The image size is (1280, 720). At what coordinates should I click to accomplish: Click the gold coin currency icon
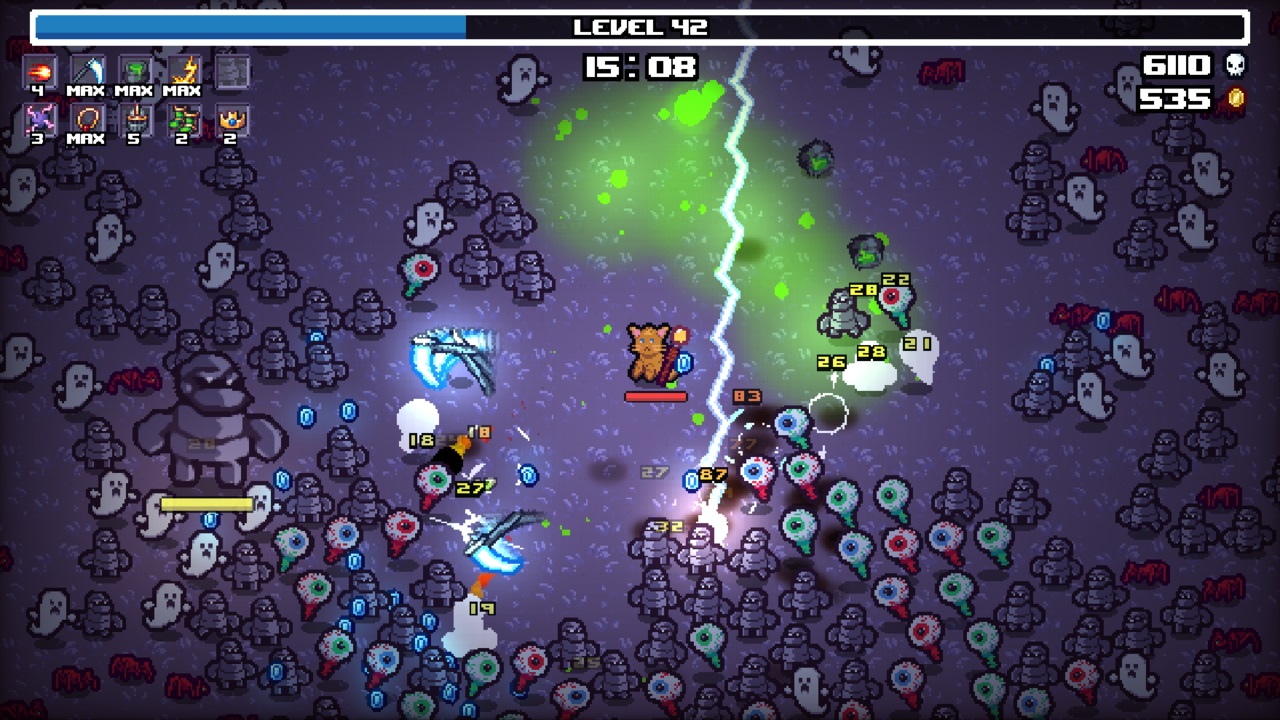[x=1236, y=98]
